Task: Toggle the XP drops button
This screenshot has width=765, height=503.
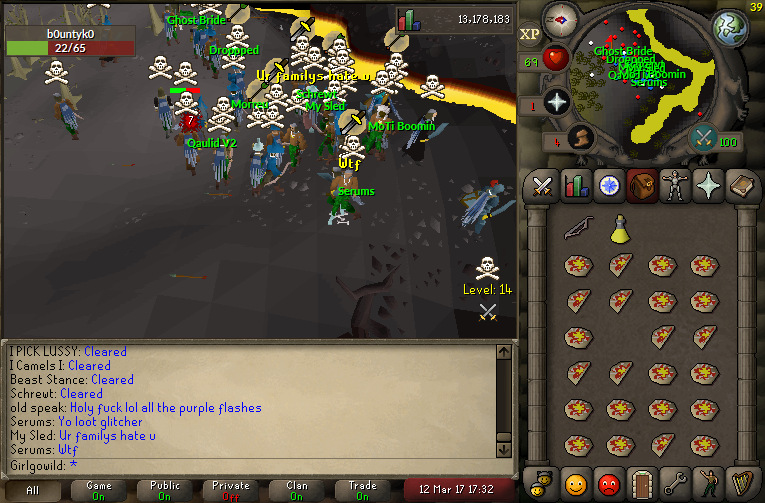Action: coord(529,33)
